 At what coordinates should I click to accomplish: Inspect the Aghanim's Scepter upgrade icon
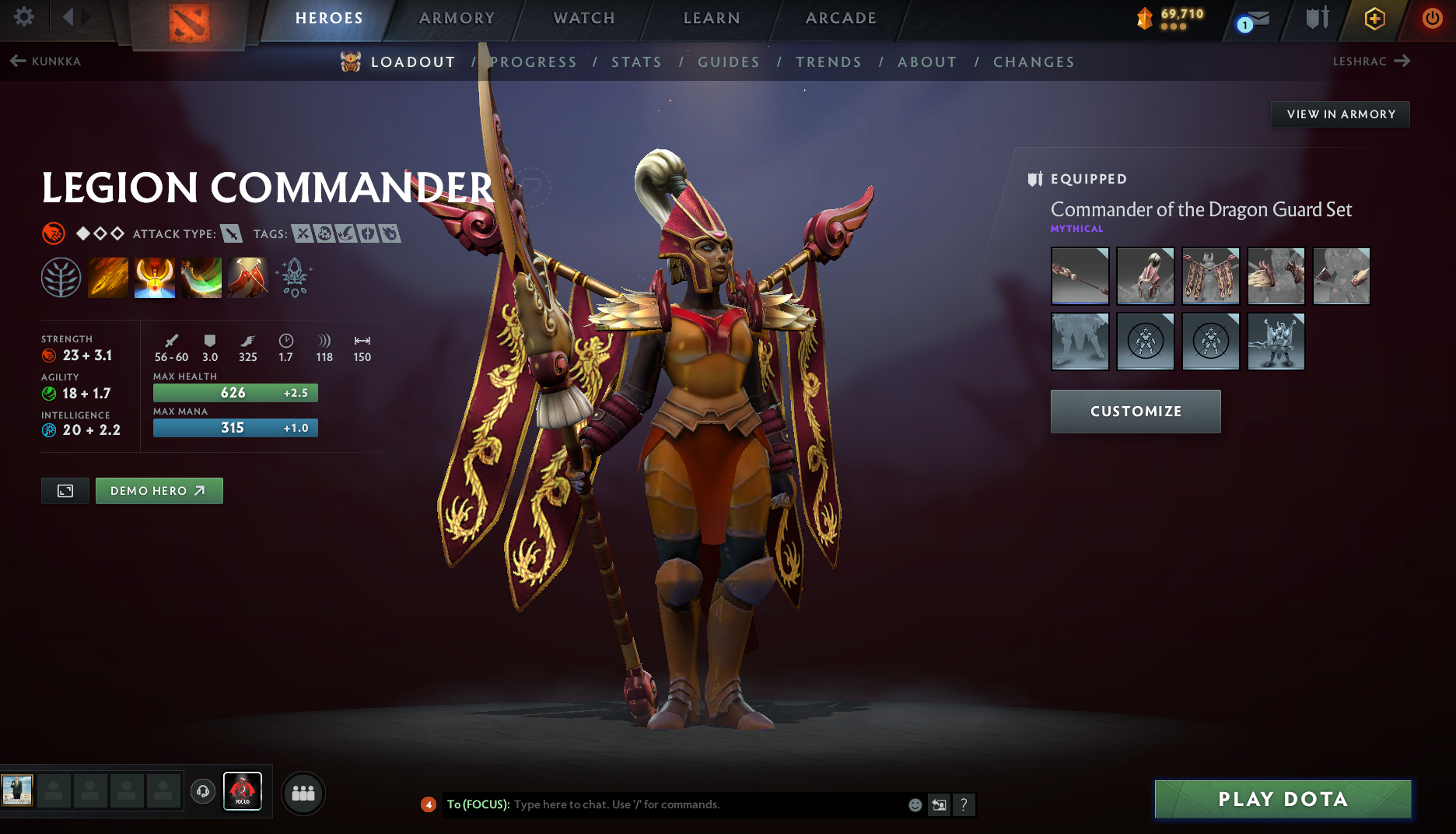295,278
